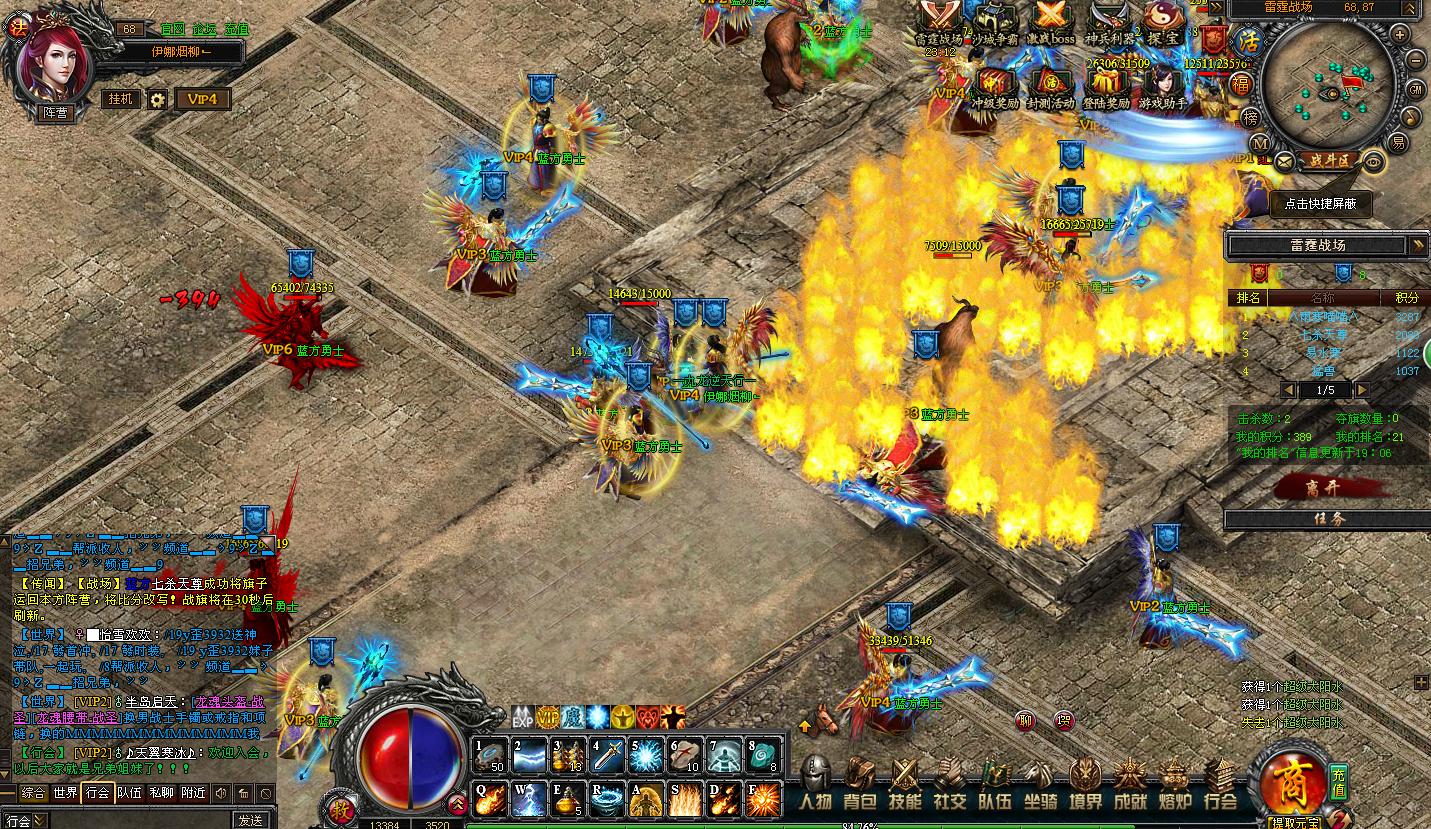
Task: Zoom in the minimap with plus
Action: tap(1399, 35)
